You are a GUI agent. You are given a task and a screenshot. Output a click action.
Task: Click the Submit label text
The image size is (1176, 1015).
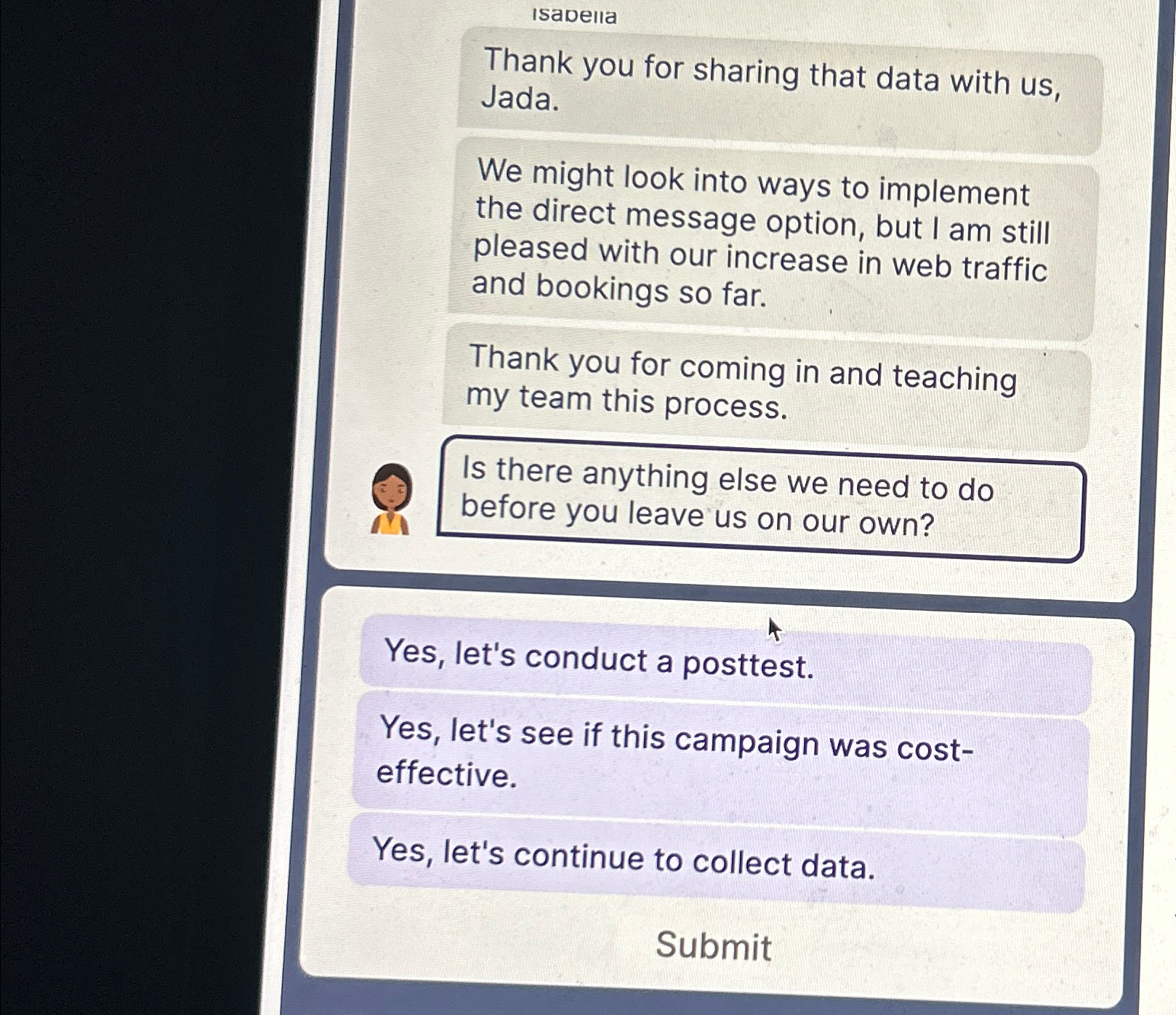coord(714,946)
